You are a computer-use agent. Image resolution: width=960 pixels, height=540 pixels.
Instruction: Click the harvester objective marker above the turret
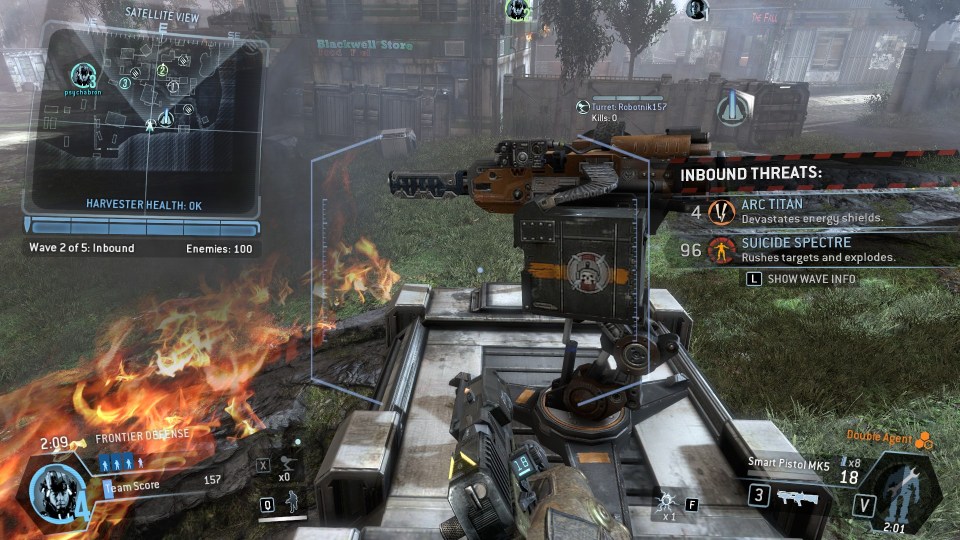coord(736,105)
